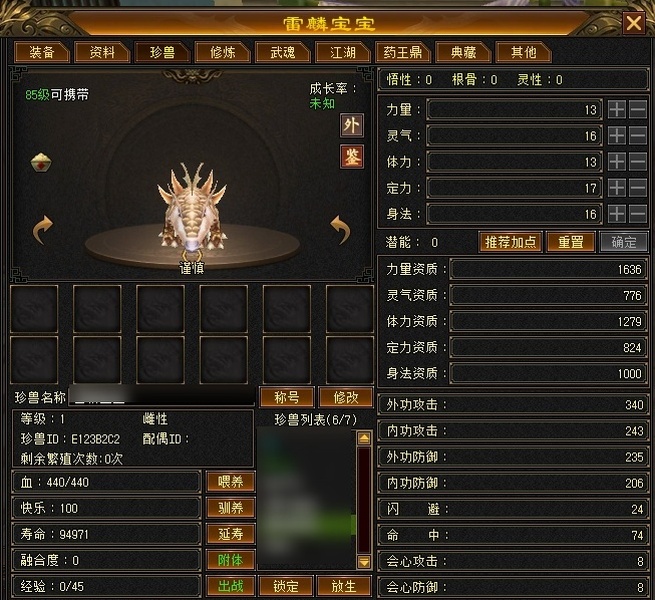Increase 力量 with the plus button
Image resolution: width=655 pixels, height=600 pixels.
pyautogui.click(x=617, y=109)
